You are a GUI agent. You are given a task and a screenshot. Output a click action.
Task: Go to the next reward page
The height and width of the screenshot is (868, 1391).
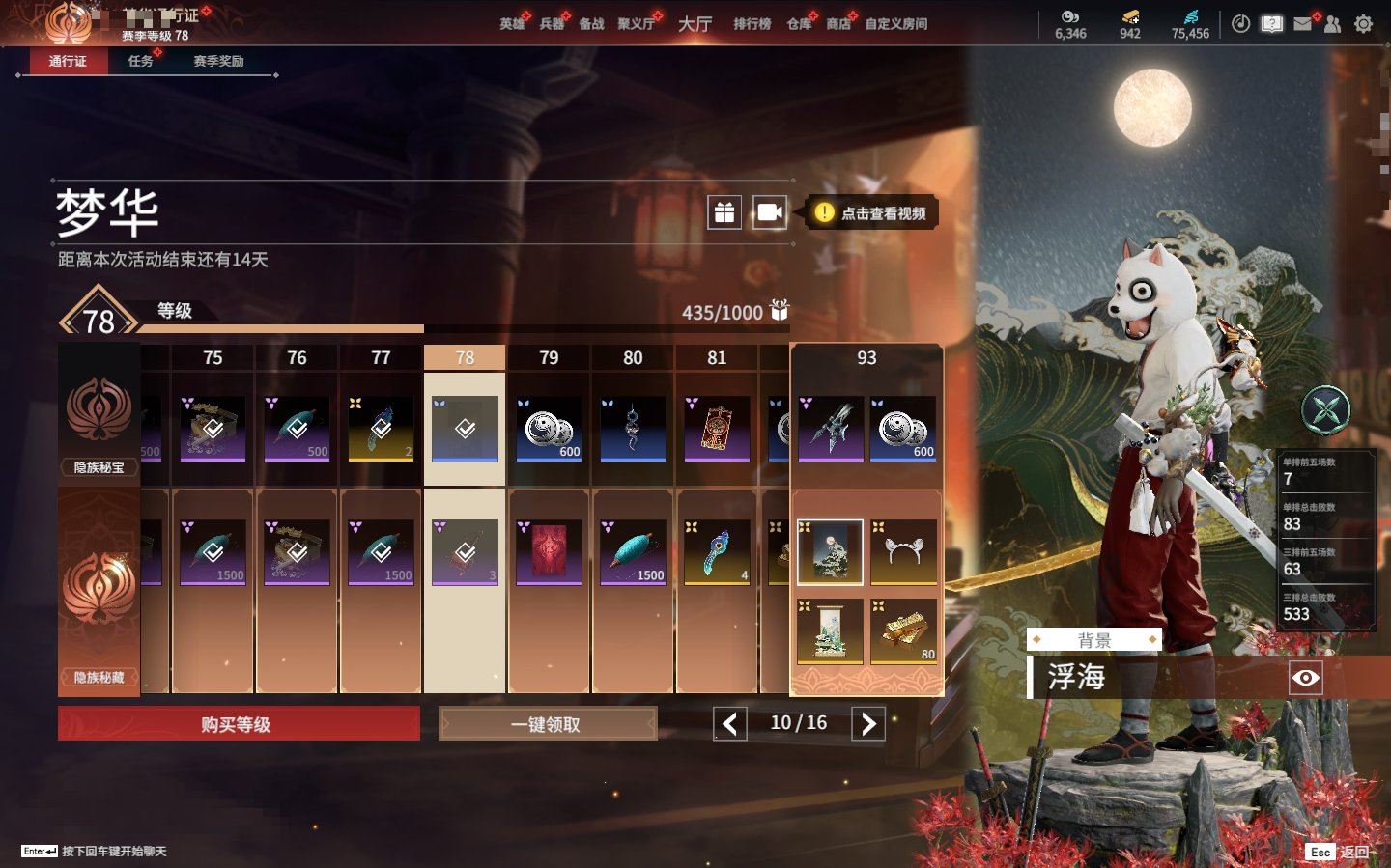tap(867, 723)
